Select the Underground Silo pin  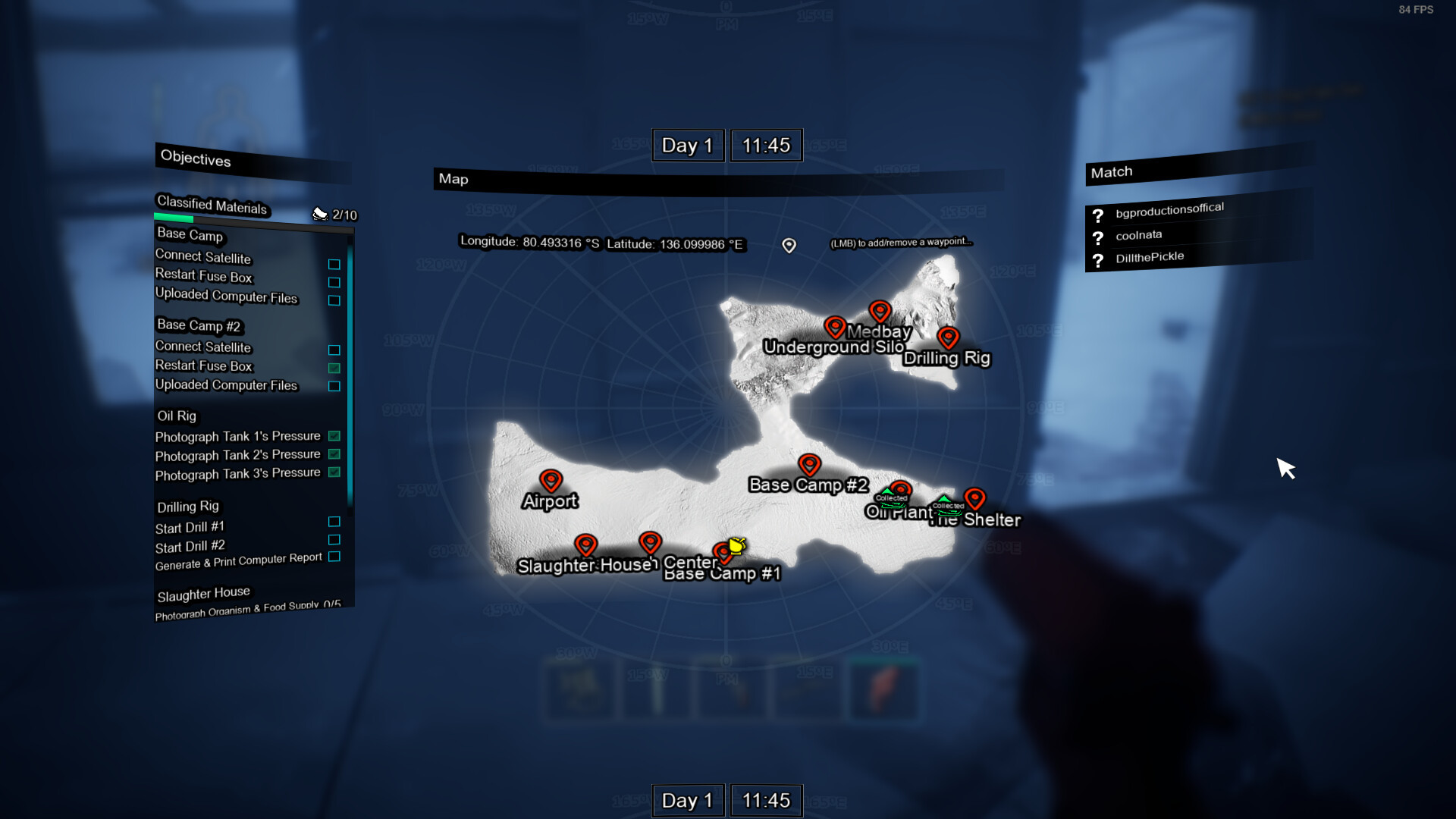835,327
